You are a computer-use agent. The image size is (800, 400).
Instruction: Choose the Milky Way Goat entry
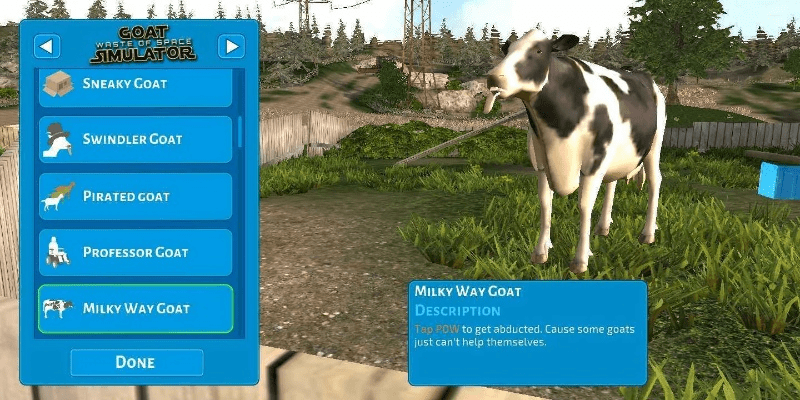135,309
